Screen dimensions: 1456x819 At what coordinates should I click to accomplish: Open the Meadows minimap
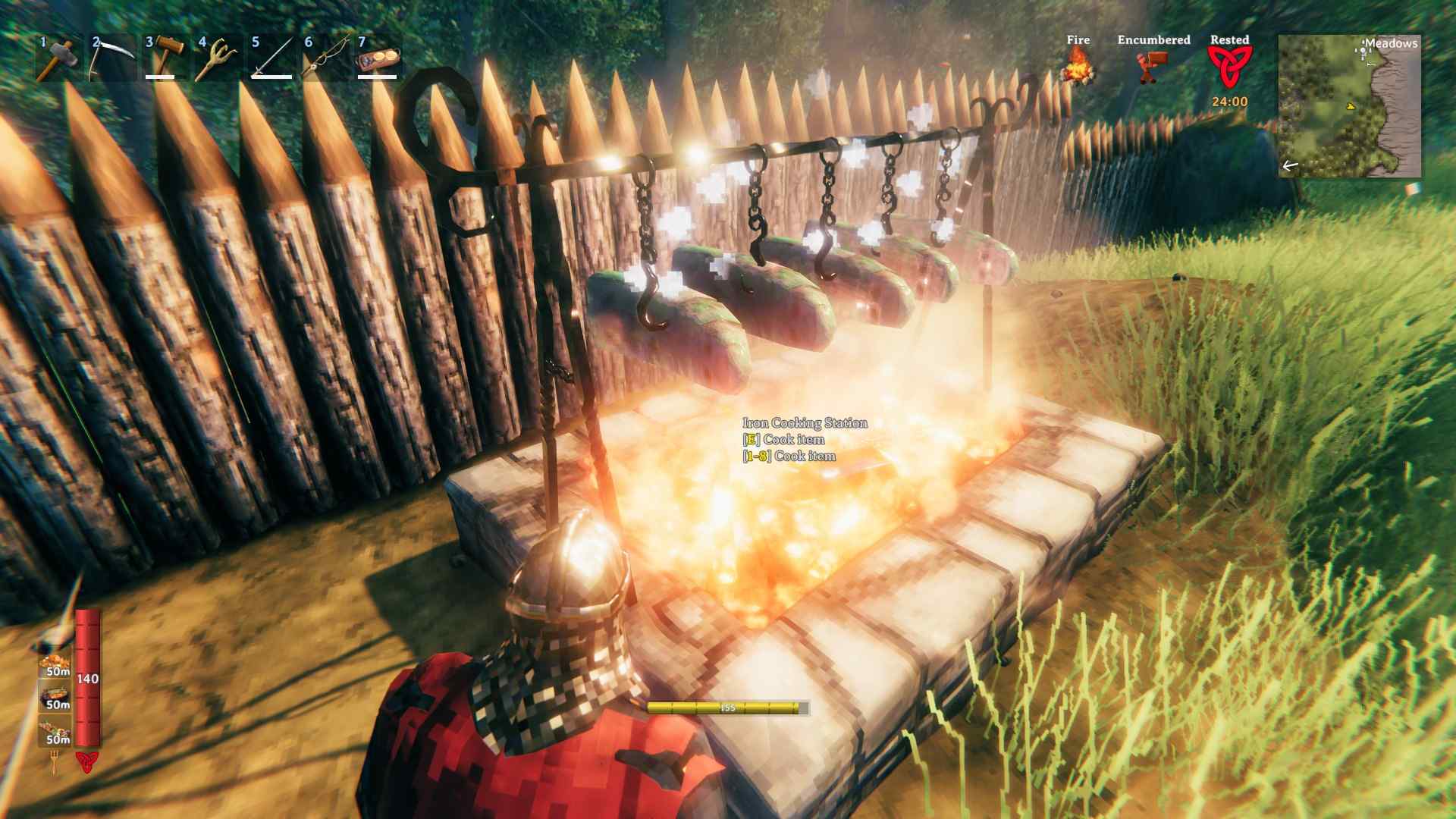(x=1349, y=105)
